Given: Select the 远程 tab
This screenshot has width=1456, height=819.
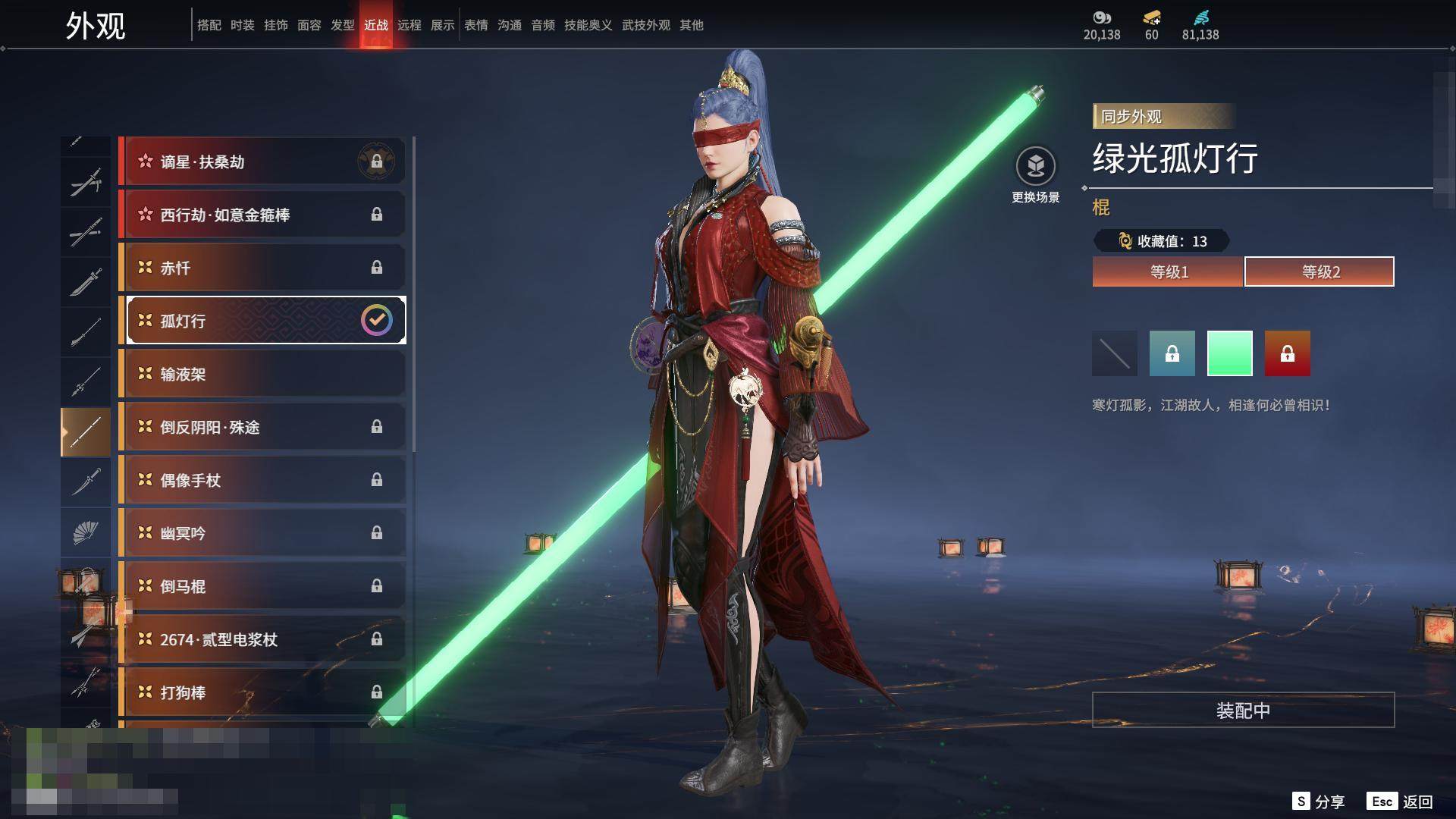Looking at the screenshot, I should pos(409,25).
